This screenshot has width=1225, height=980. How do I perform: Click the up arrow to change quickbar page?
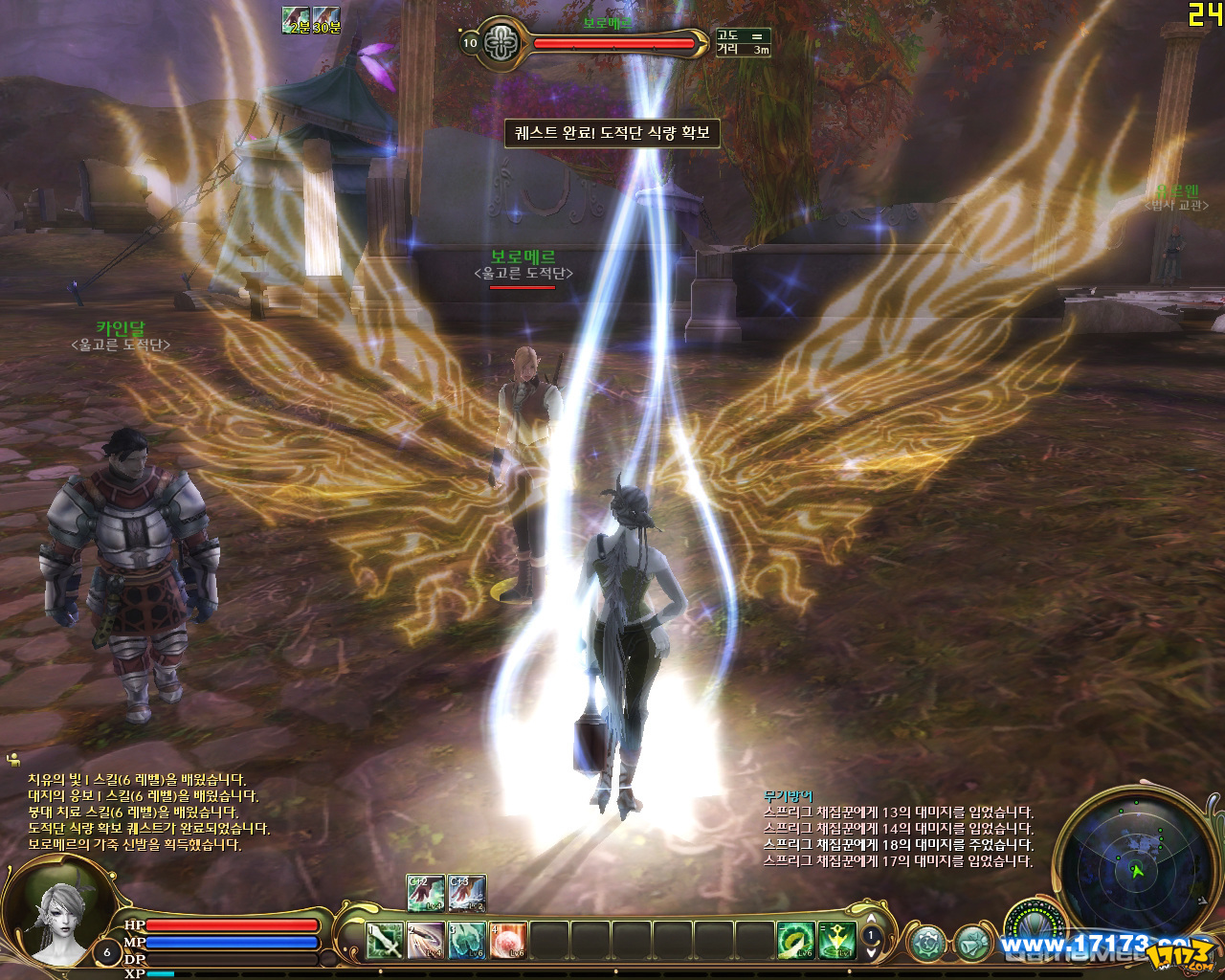(870, 920)
